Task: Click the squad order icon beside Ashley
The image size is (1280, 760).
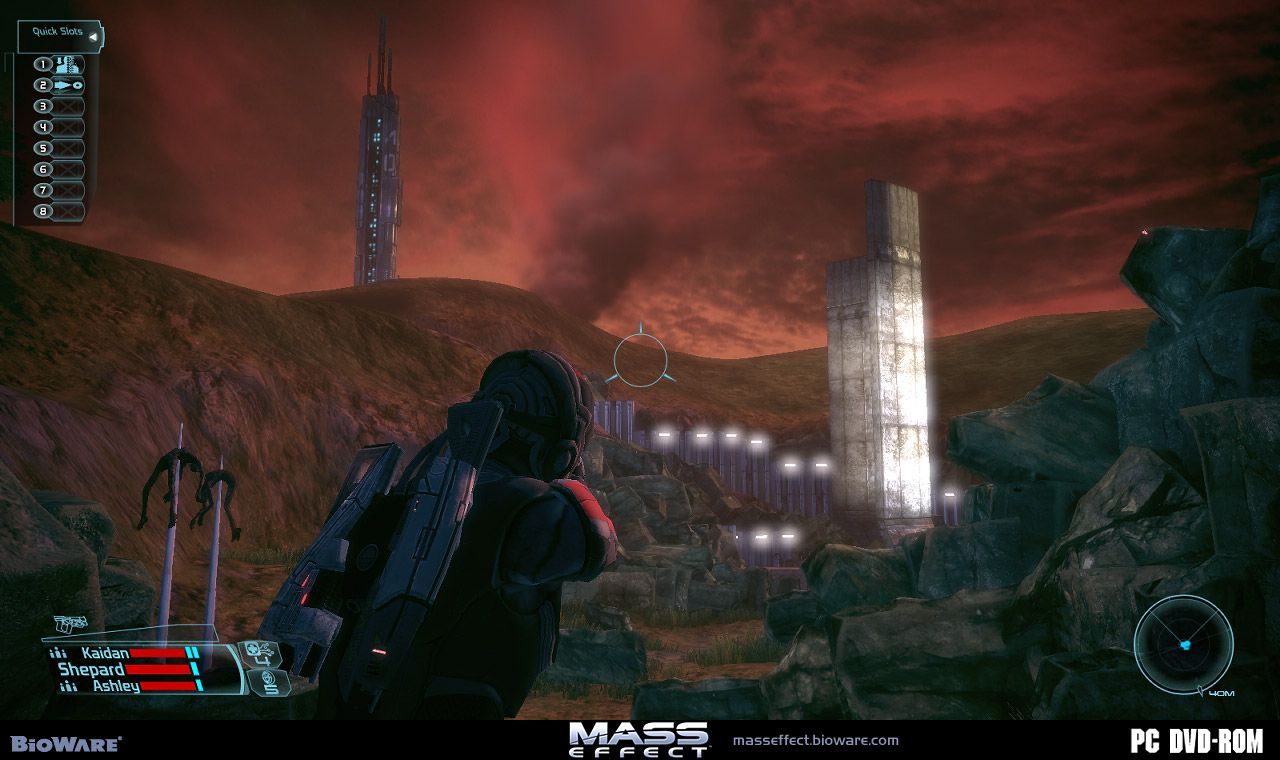Action: pos(68,685)
